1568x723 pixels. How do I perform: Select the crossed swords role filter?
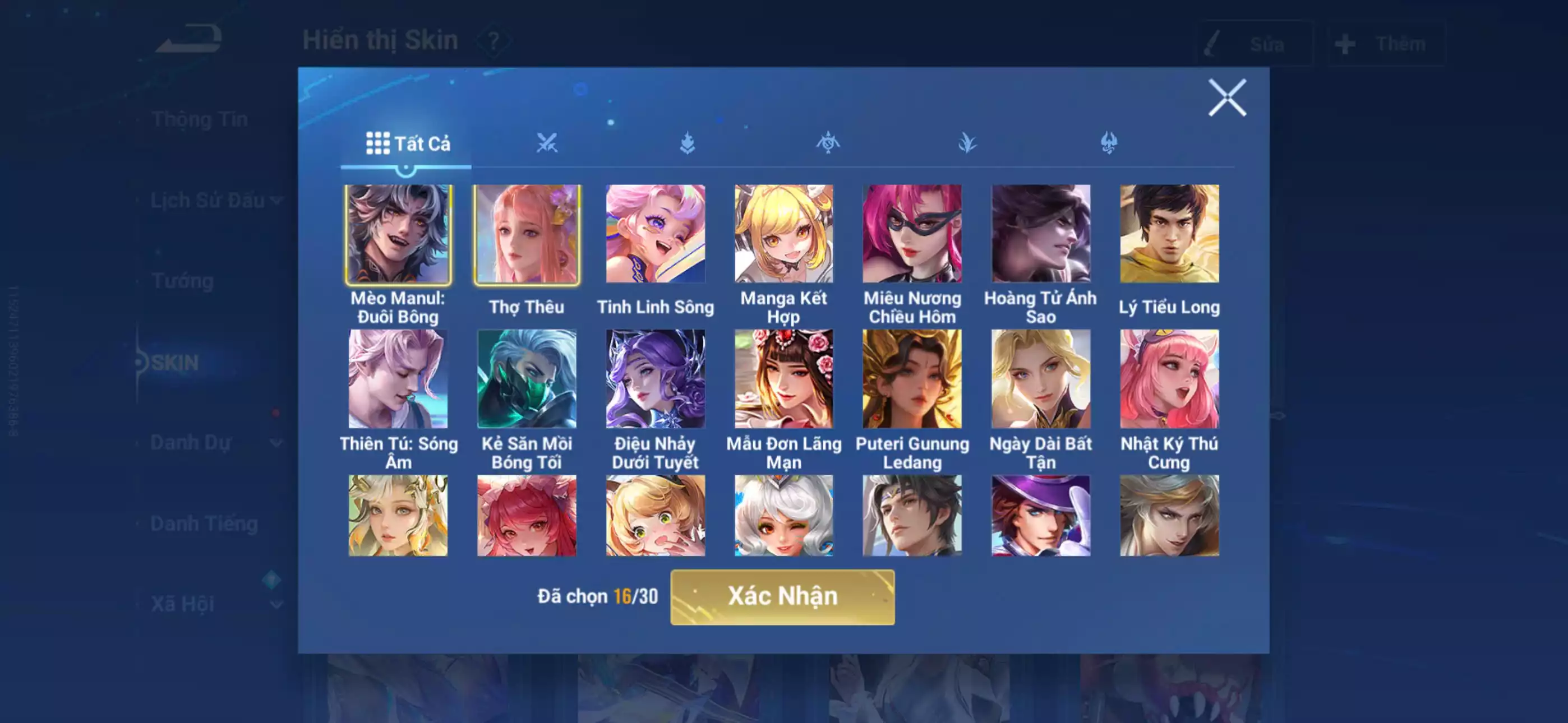tap(548, 142)
